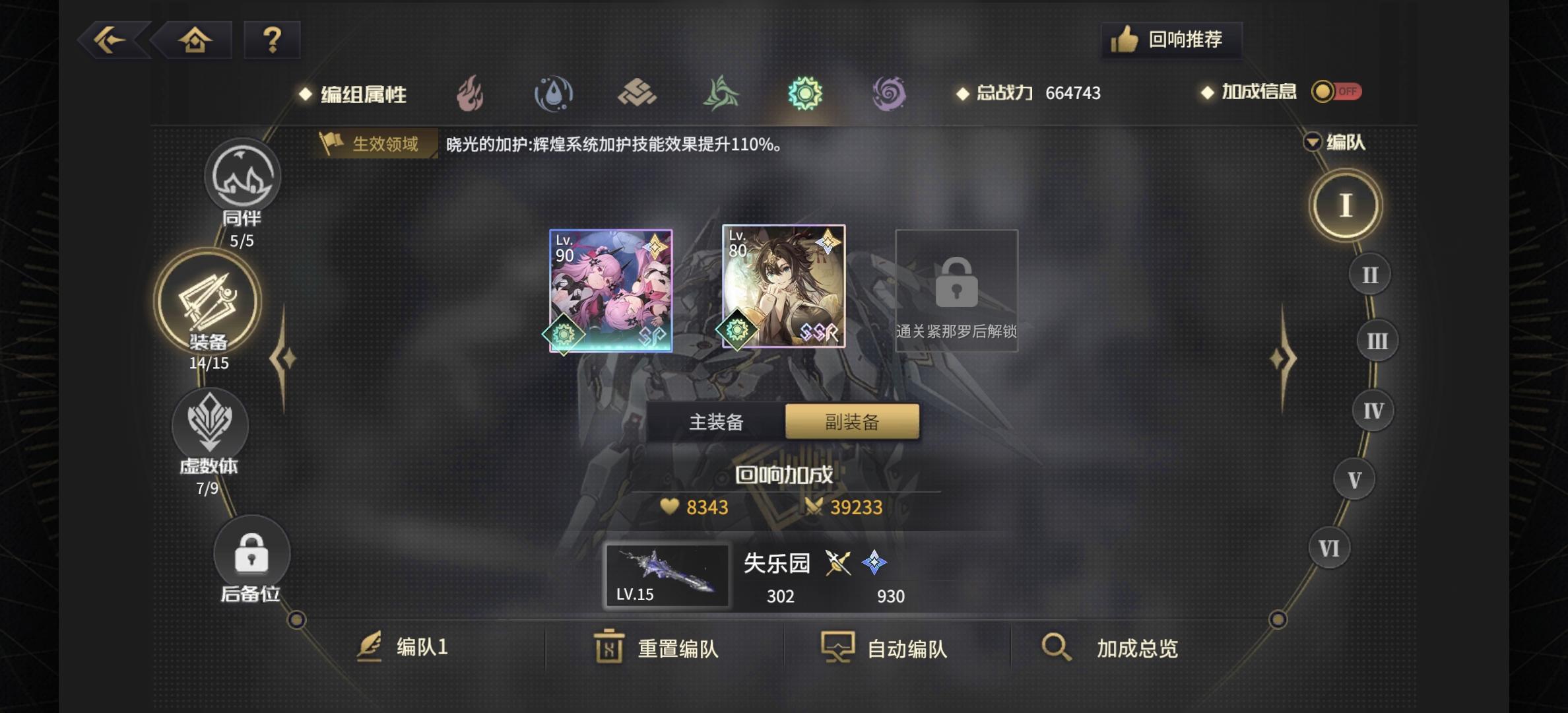Select the water element filter icon

554,94
